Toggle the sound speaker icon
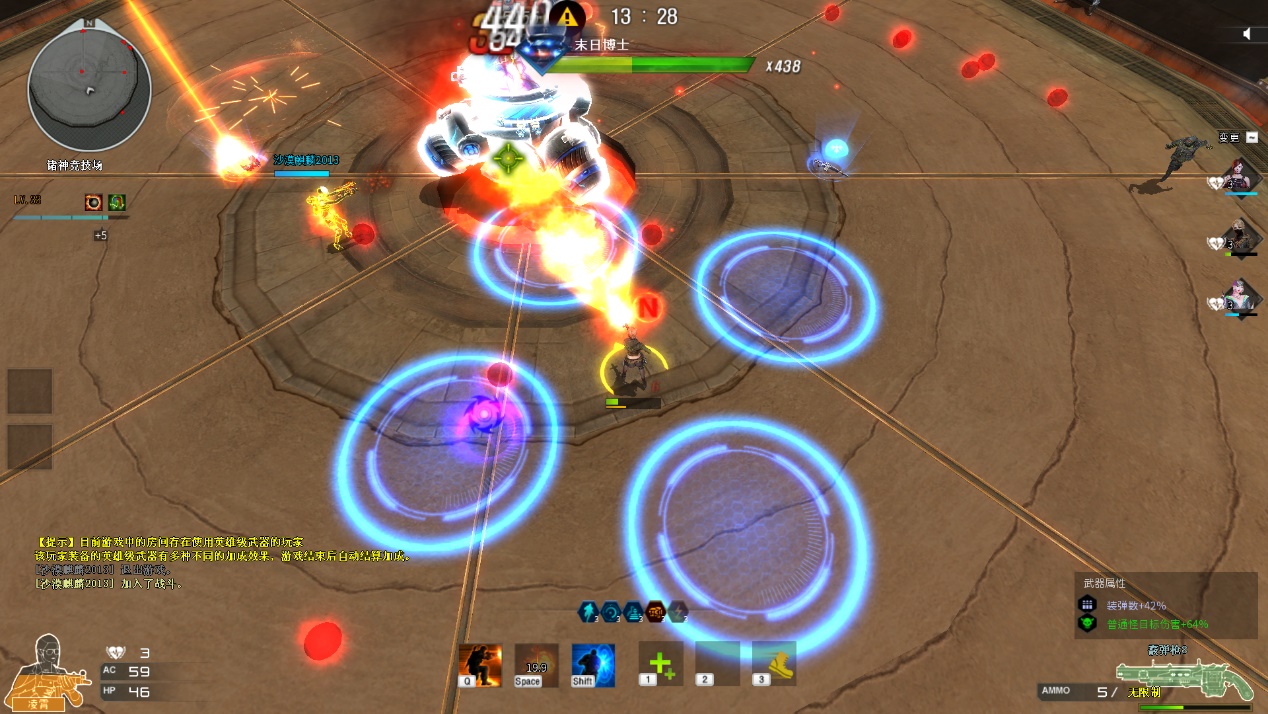 pos(1247,34)
